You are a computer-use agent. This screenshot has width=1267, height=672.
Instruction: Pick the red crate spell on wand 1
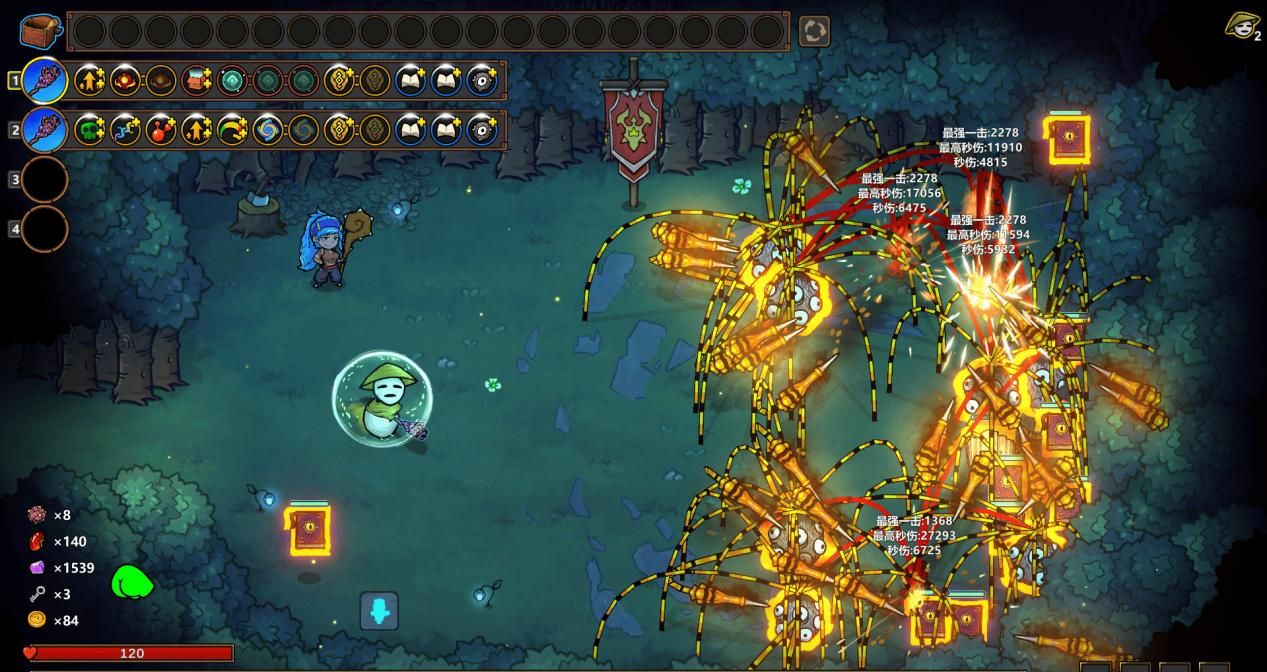(x=197, y=80)
